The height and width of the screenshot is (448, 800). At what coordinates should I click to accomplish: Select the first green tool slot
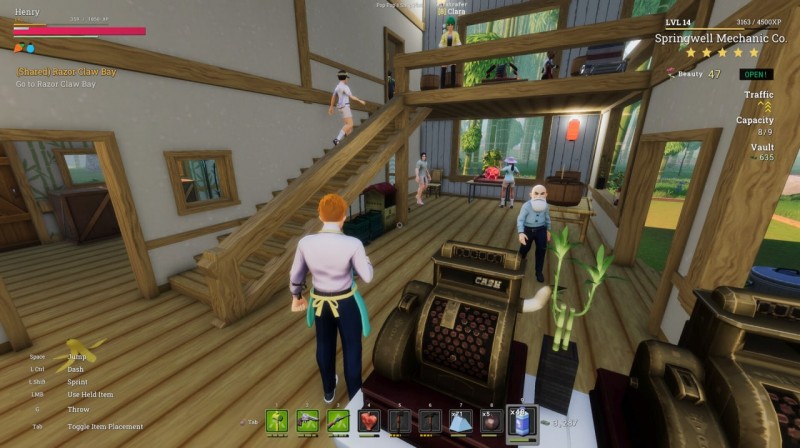[x=277, y=421]
